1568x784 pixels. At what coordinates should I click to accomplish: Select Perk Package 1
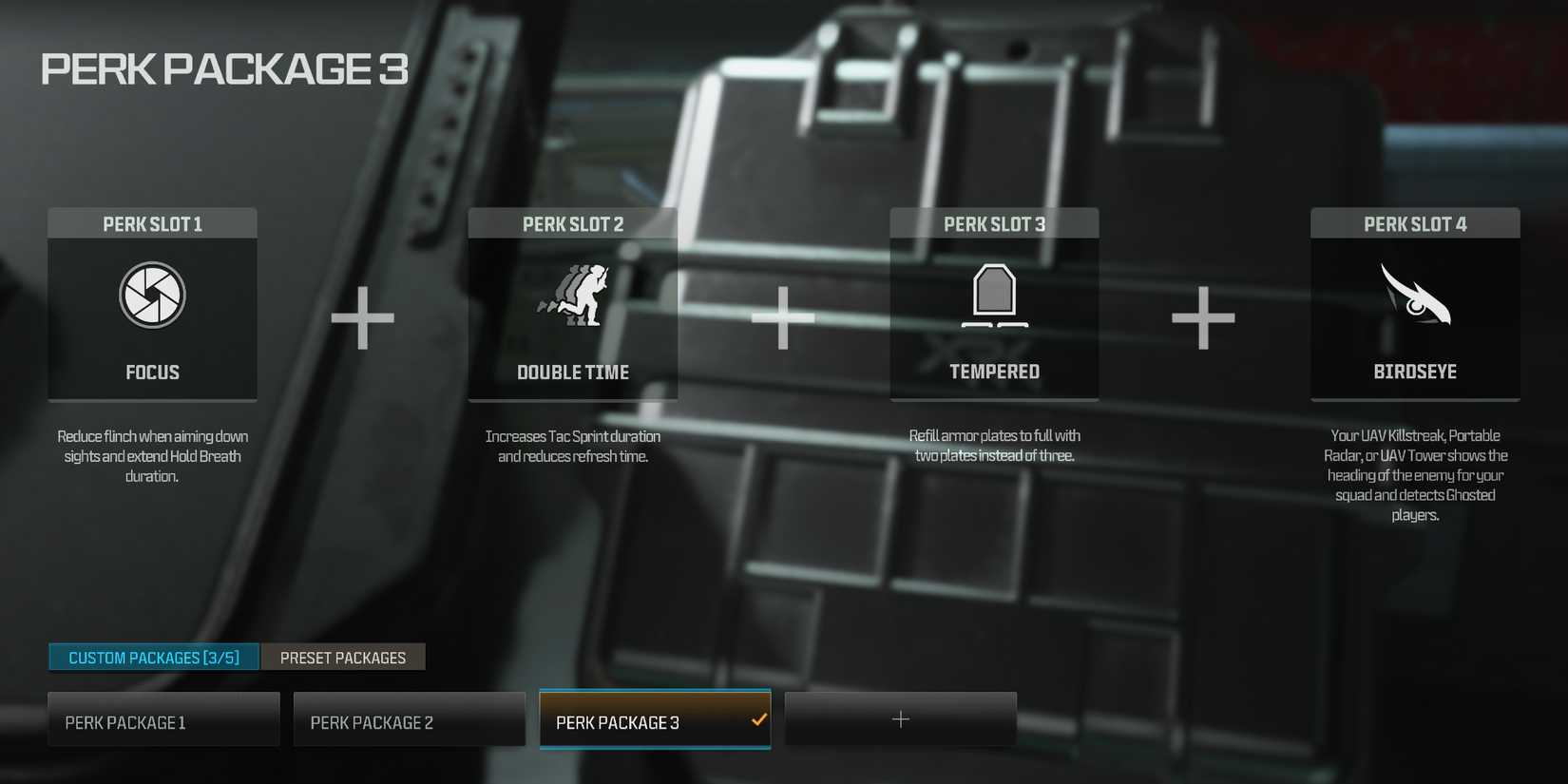[163, 719]
